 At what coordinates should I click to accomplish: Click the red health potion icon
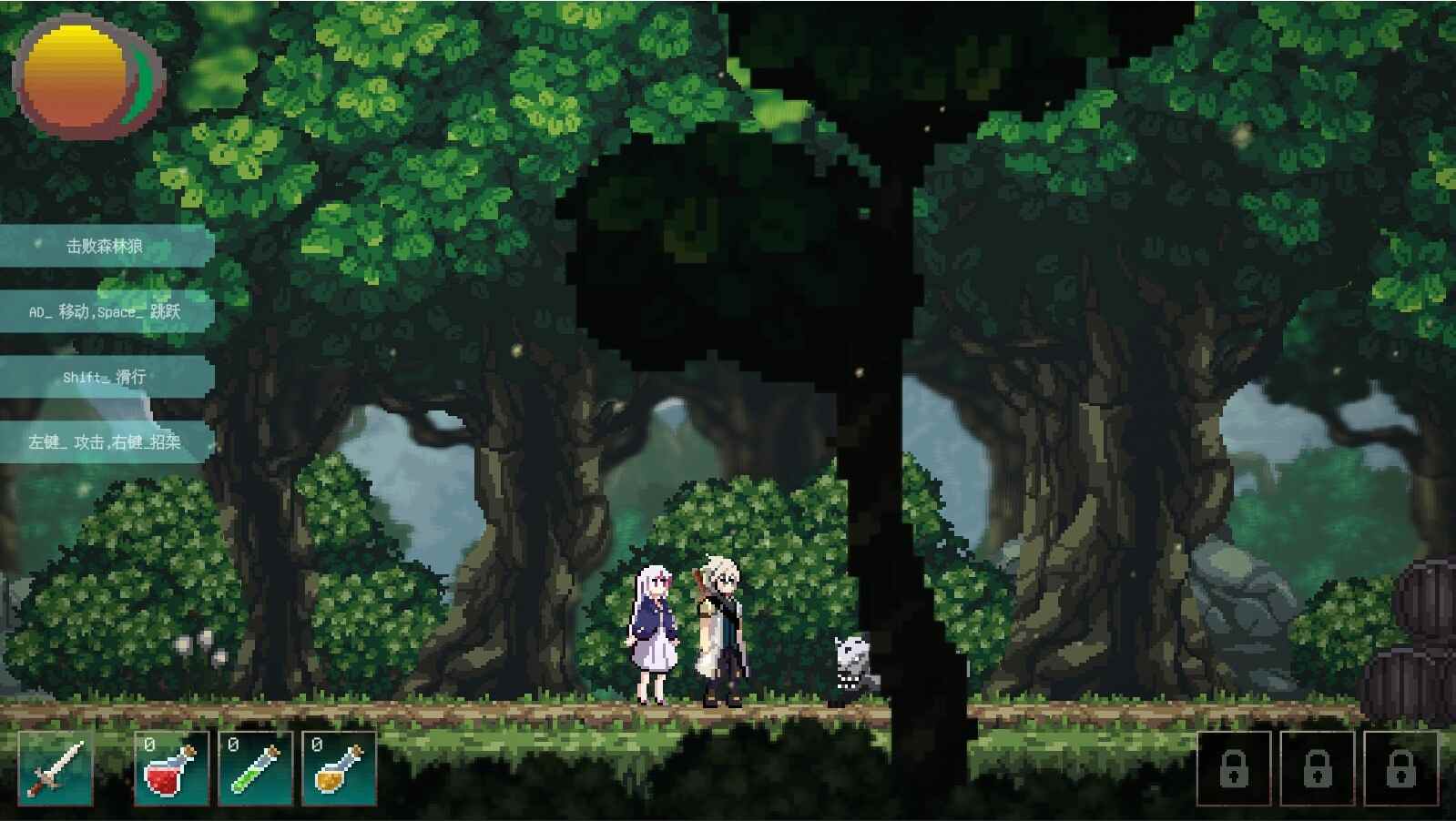(x=173, y=771)
